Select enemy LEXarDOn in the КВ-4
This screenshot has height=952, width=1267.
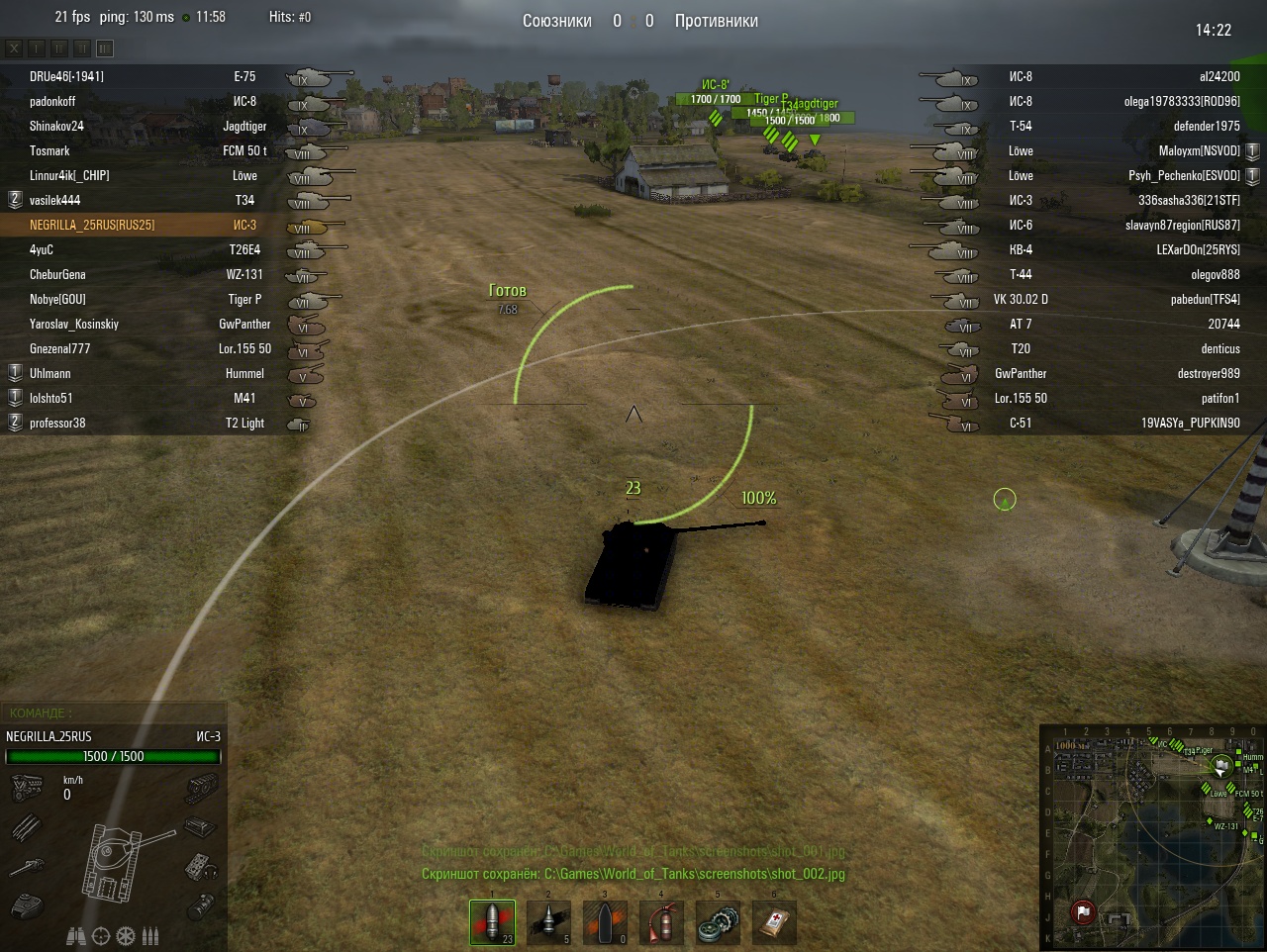(x=1198, y=249)
